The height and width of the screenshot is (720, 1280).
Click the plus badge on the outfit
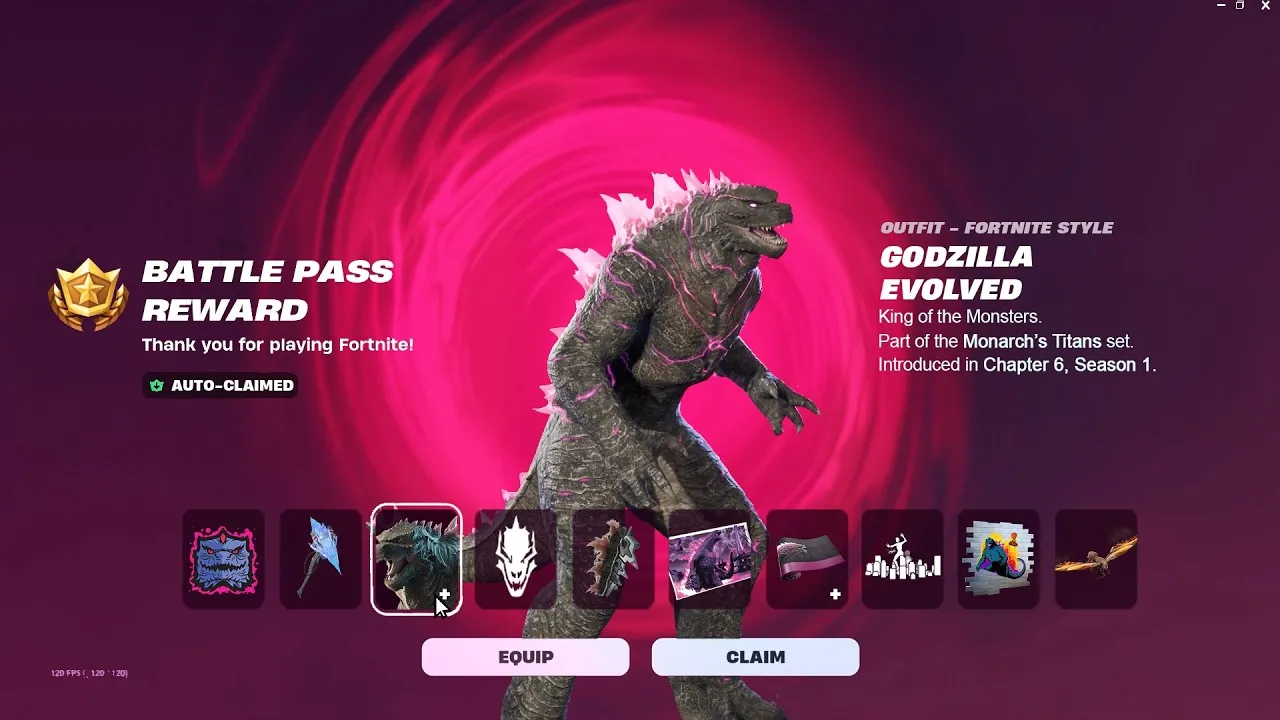pos(444,593)
